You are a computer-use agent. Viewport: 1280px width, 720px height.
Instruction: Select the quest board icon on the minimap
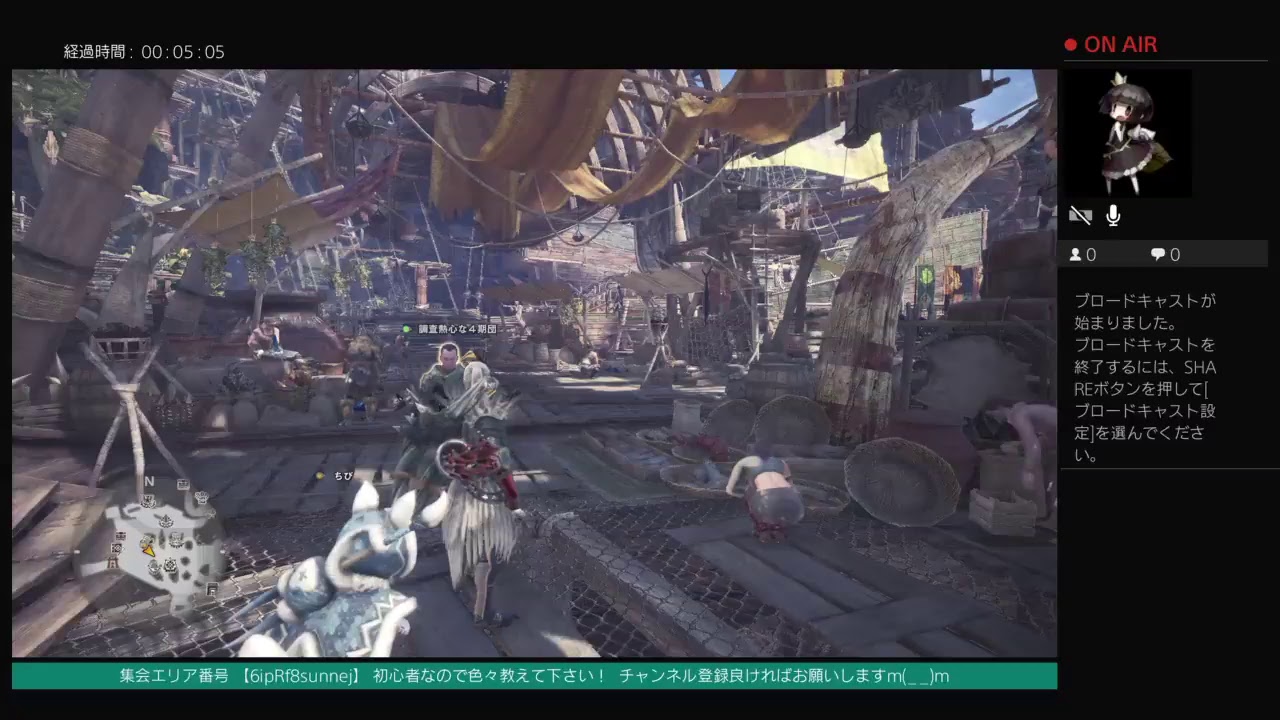click(x=183, y=484)
